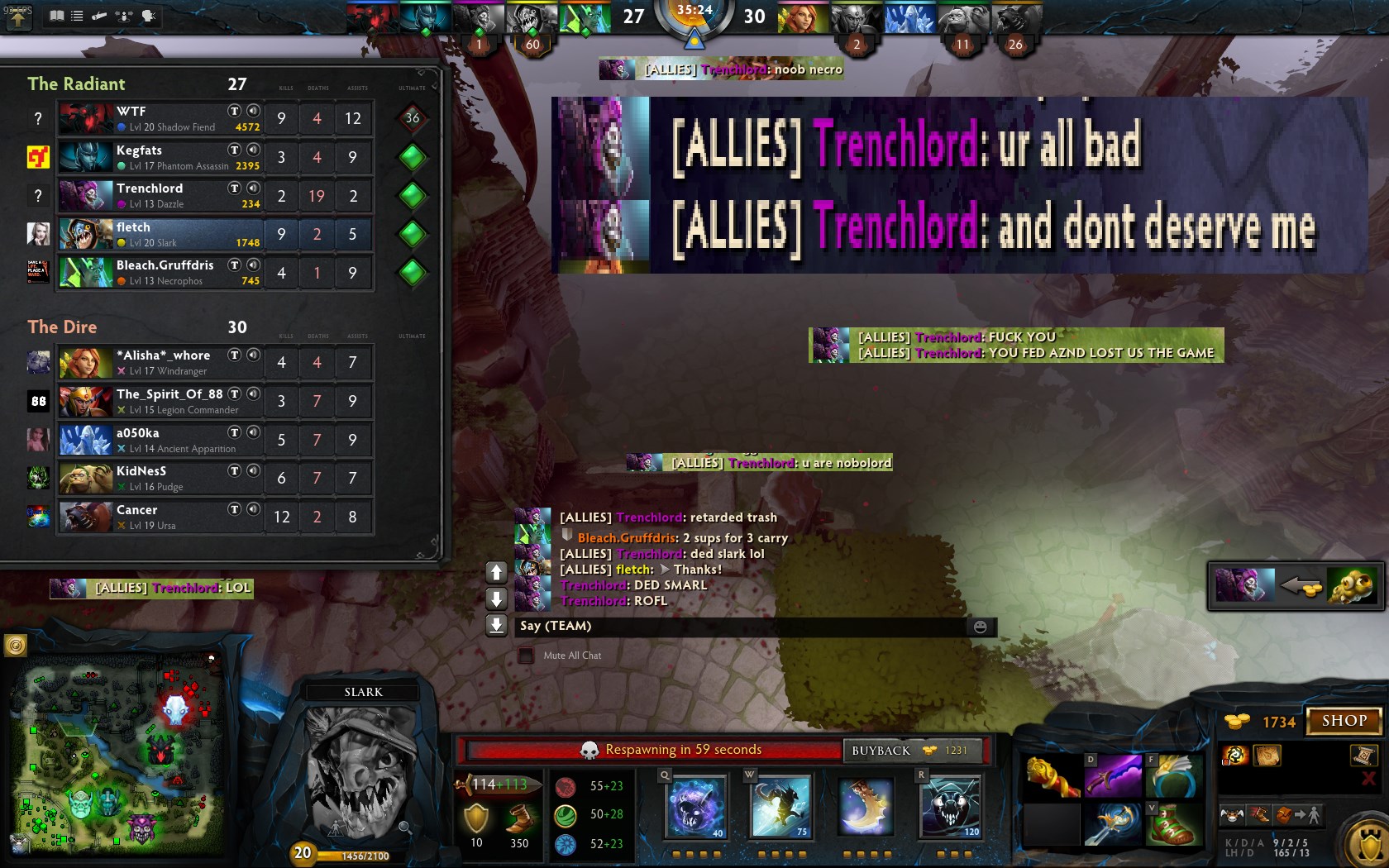This screenshot has height=868, width=1389.
Task: Open the emoticon picker next to chat input
Action: coord(981,627)
